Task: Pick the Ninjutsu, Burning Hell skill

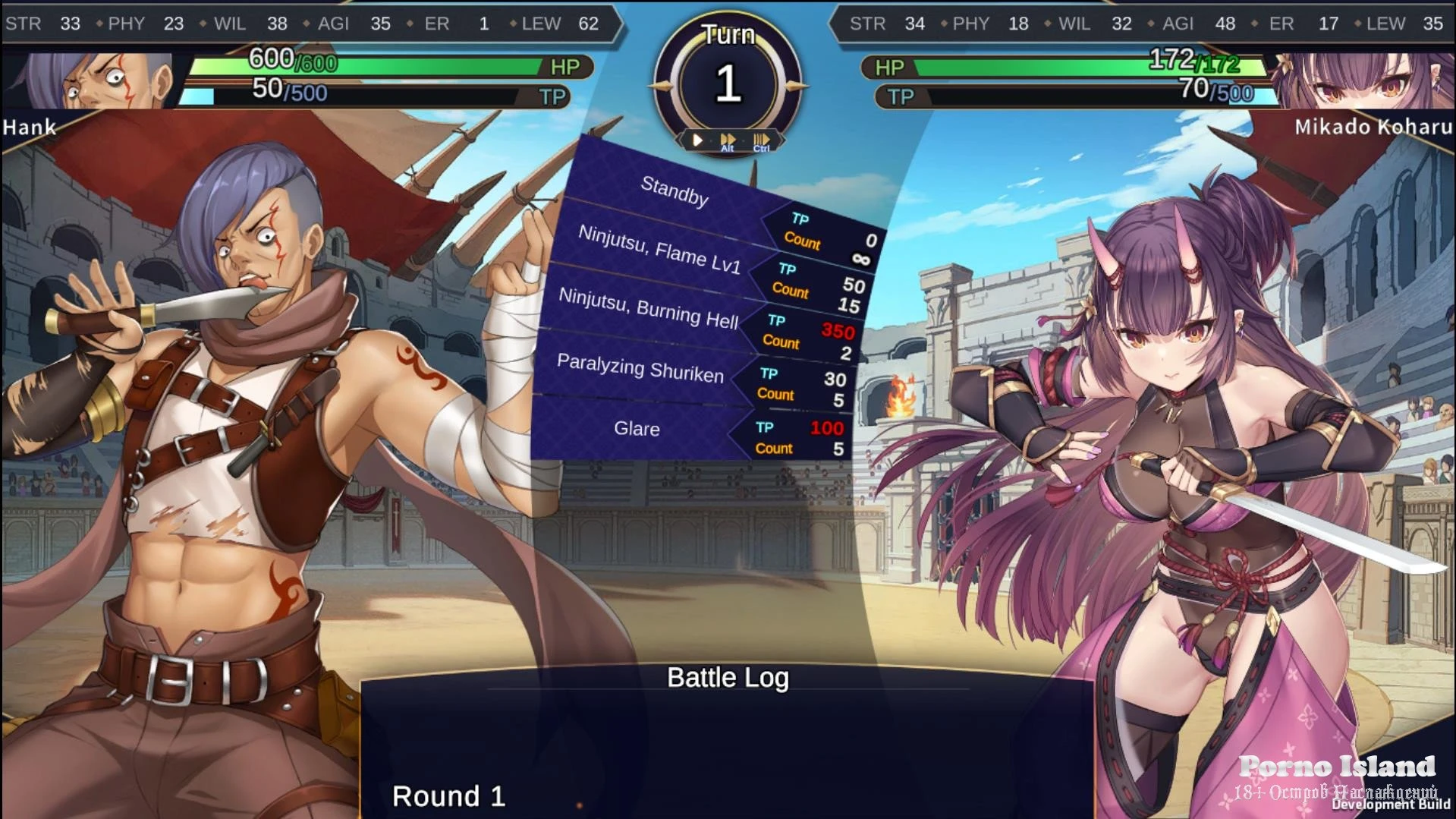Action: 648,307
